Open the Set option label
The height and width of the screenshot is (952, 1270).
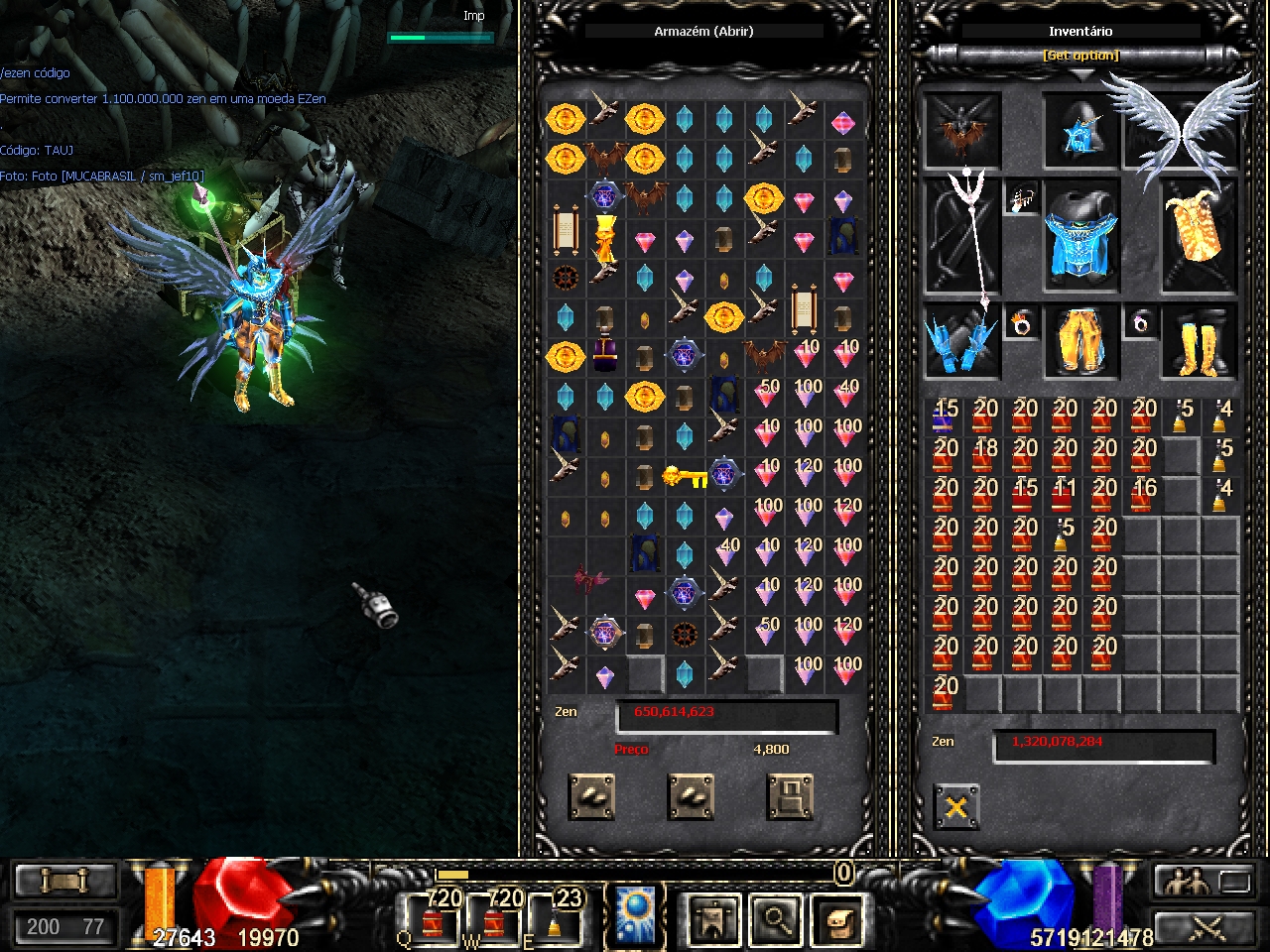1080,56
